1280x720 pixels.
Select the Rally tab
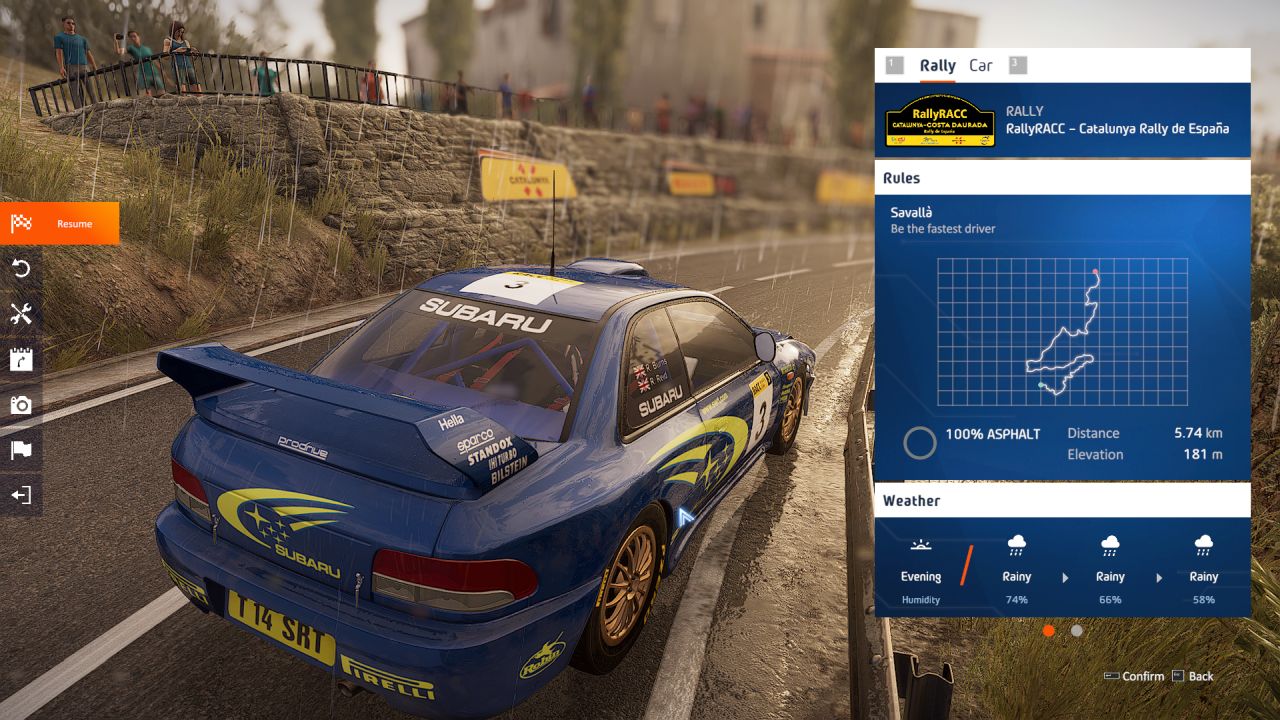(937, 66)
